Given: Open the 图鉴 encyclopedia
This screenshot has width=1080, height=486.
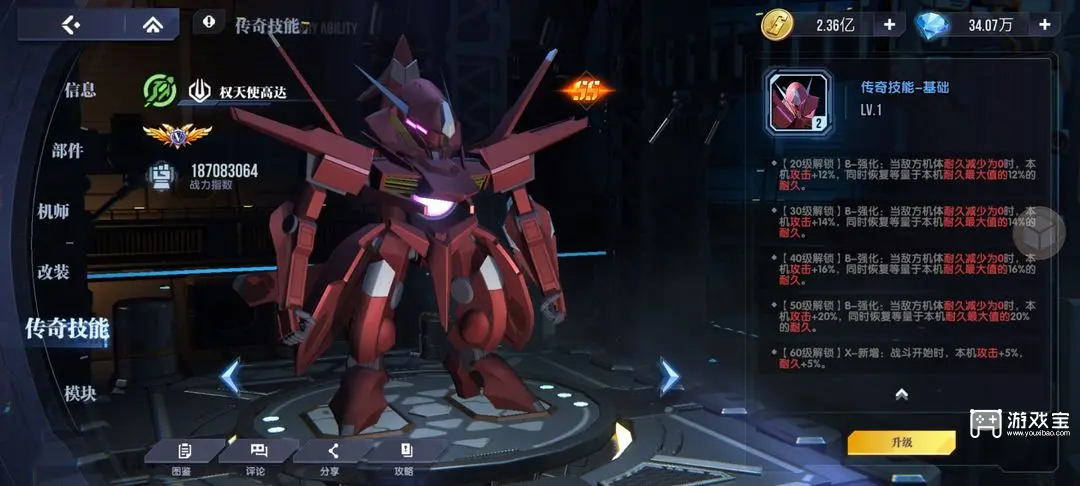Looking at the screenshot, I should click(182, 459).
